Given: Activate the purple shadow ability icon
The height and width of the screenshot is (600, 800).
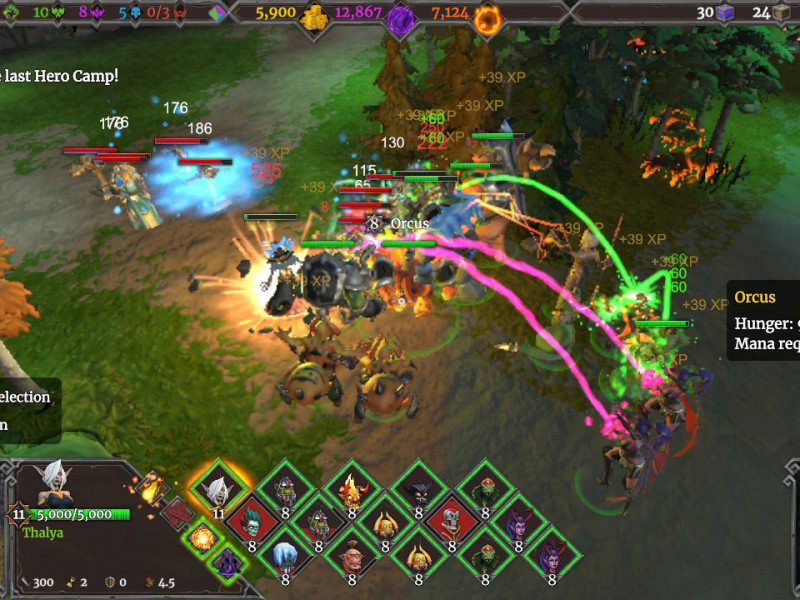Looking at the screenshot, I should pyautogui.click(x=227, y=563).
